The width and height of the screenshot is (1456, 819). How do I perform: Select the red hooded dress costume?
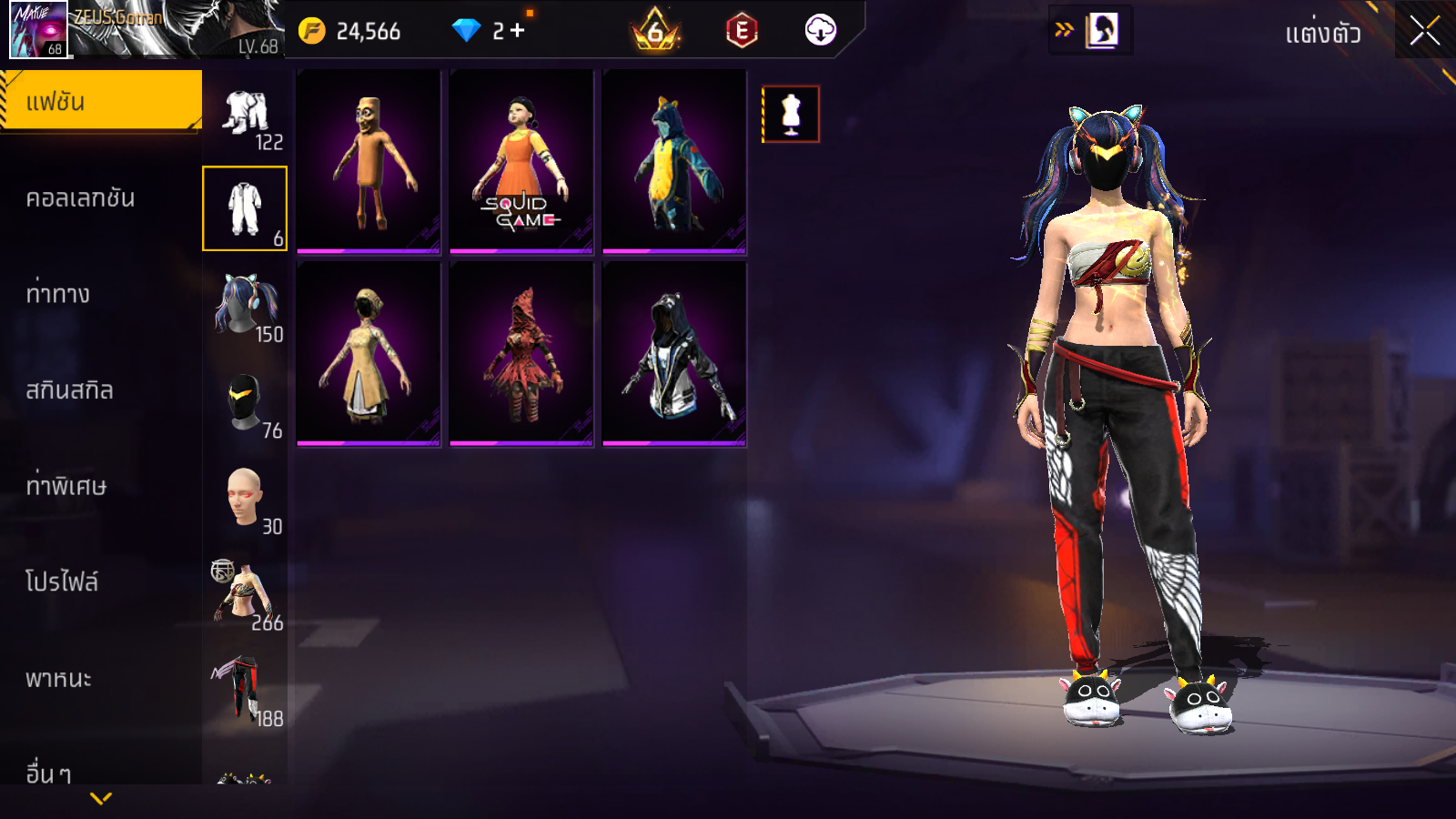point(521,354)
